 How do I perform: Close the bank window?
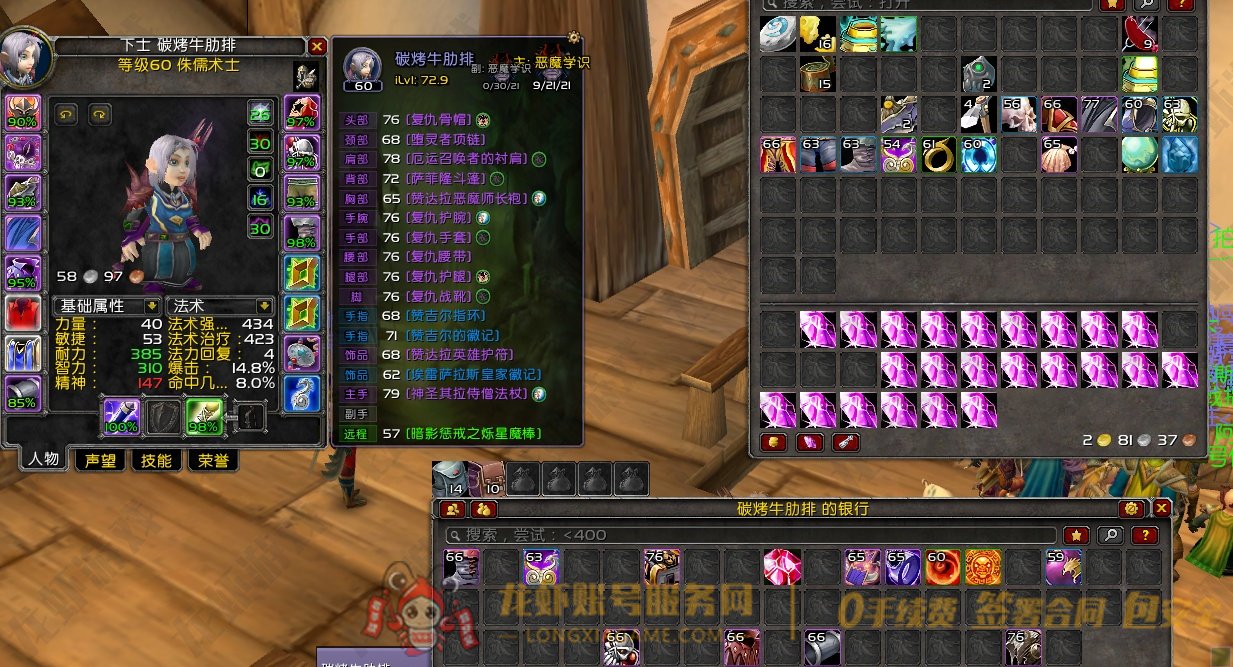point(1161,509)
